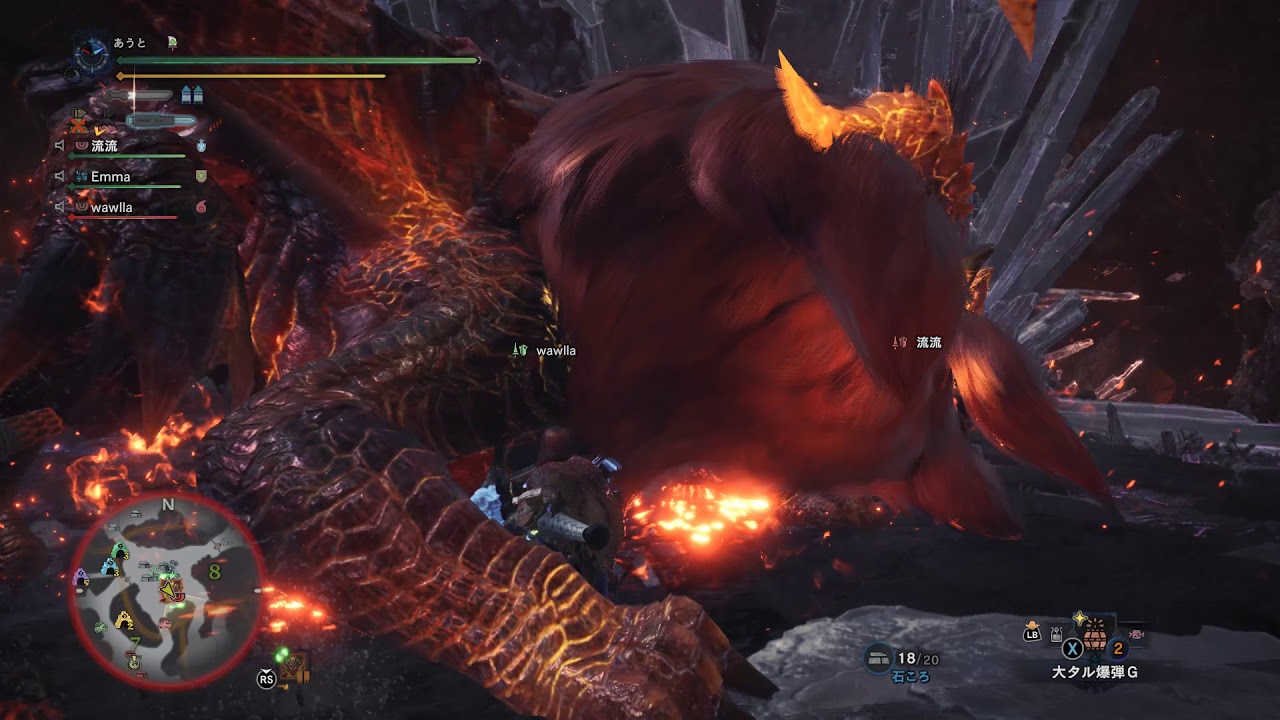The image size is (1280, 720).
Task: Select the slinger aim icon next to LB prompt
Action: click(x=1056, y=633)
